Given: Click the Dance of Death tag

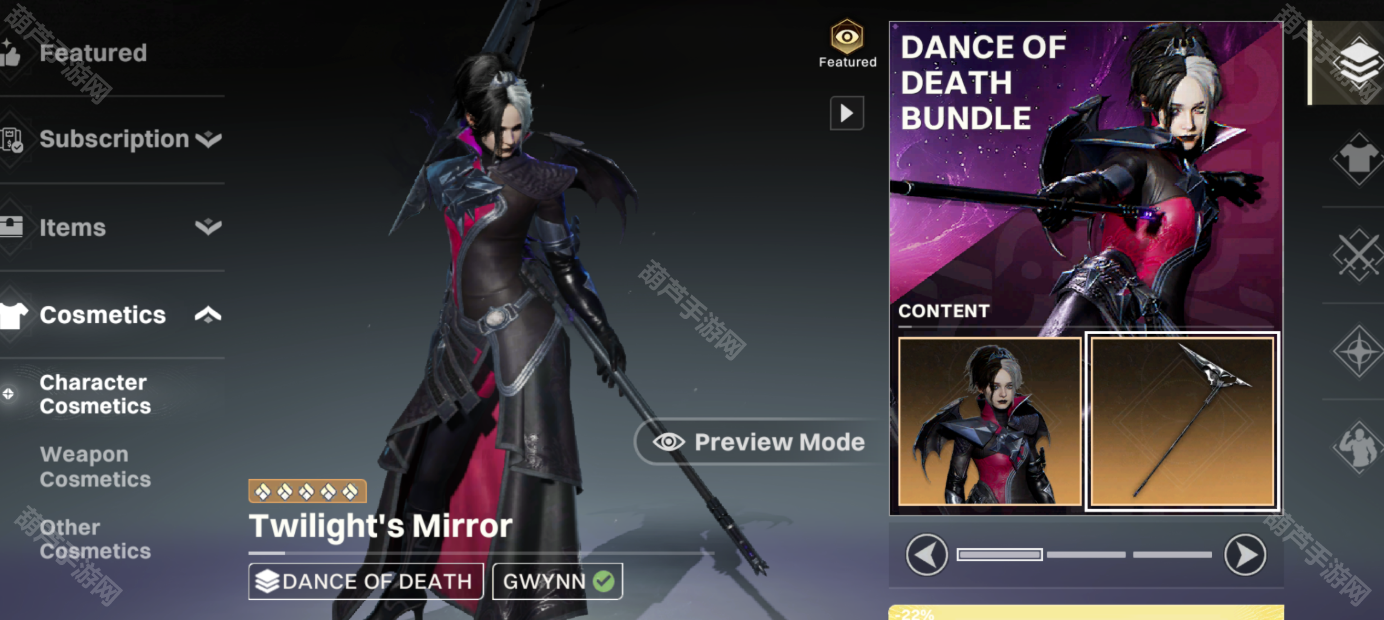Looking at the screenshot, I should pyautogui.click(x=366, y=581).
